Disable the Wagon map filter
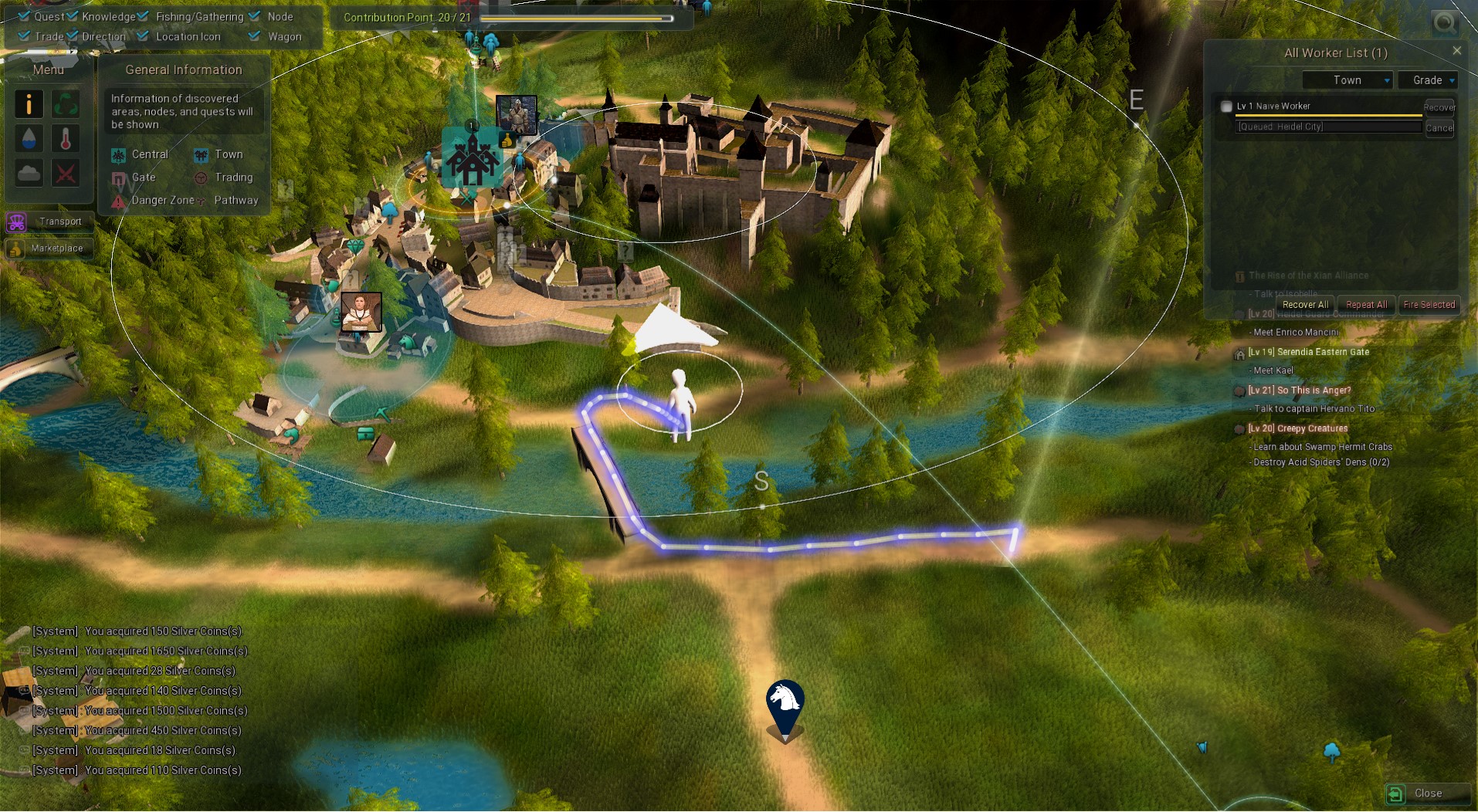This screenshot has width=1478, height=812. [x=254, y=36]
